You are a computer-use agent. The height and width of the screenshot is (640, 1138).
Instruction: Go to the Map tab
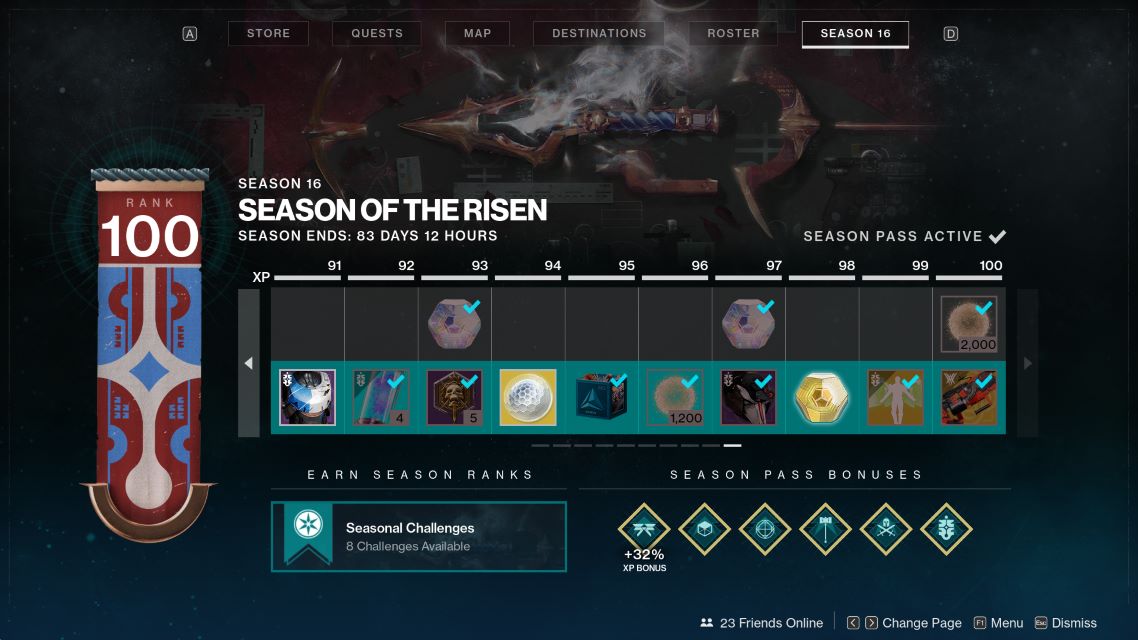click(477, 33)
